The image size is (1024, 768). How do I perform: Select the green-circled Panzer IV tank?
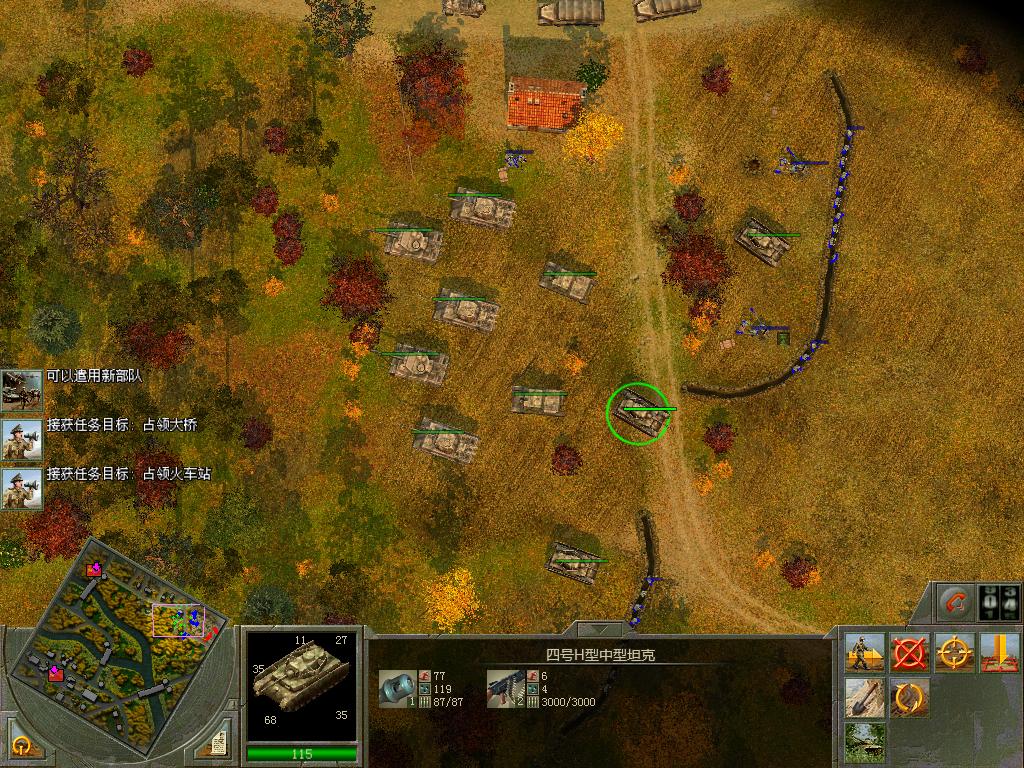(x=637, y=412)
